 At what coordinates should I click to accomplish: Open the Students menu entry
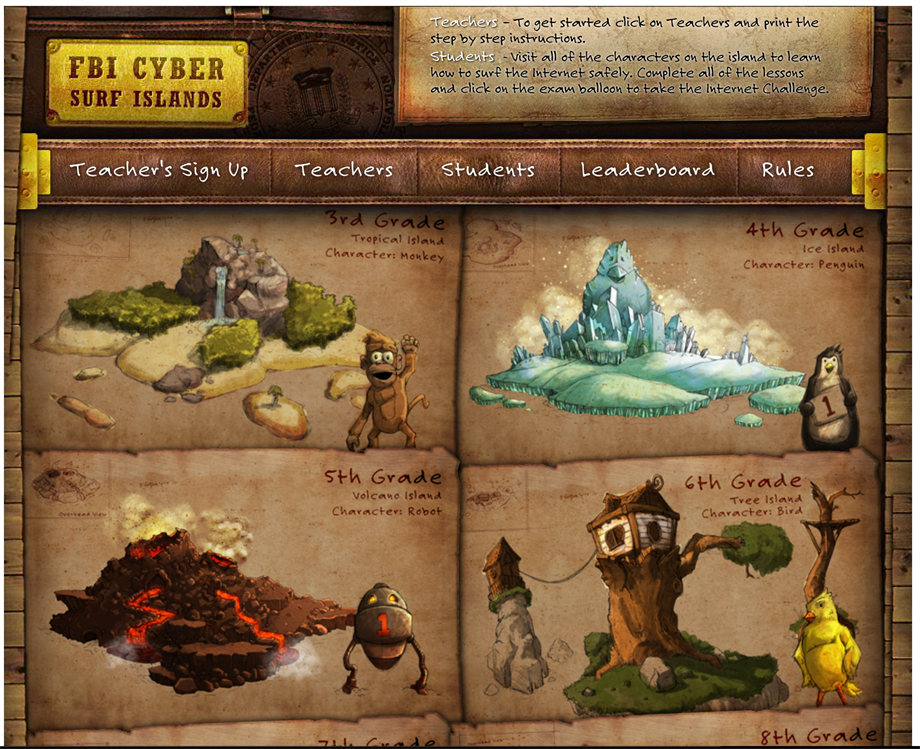tap(488, 170)
